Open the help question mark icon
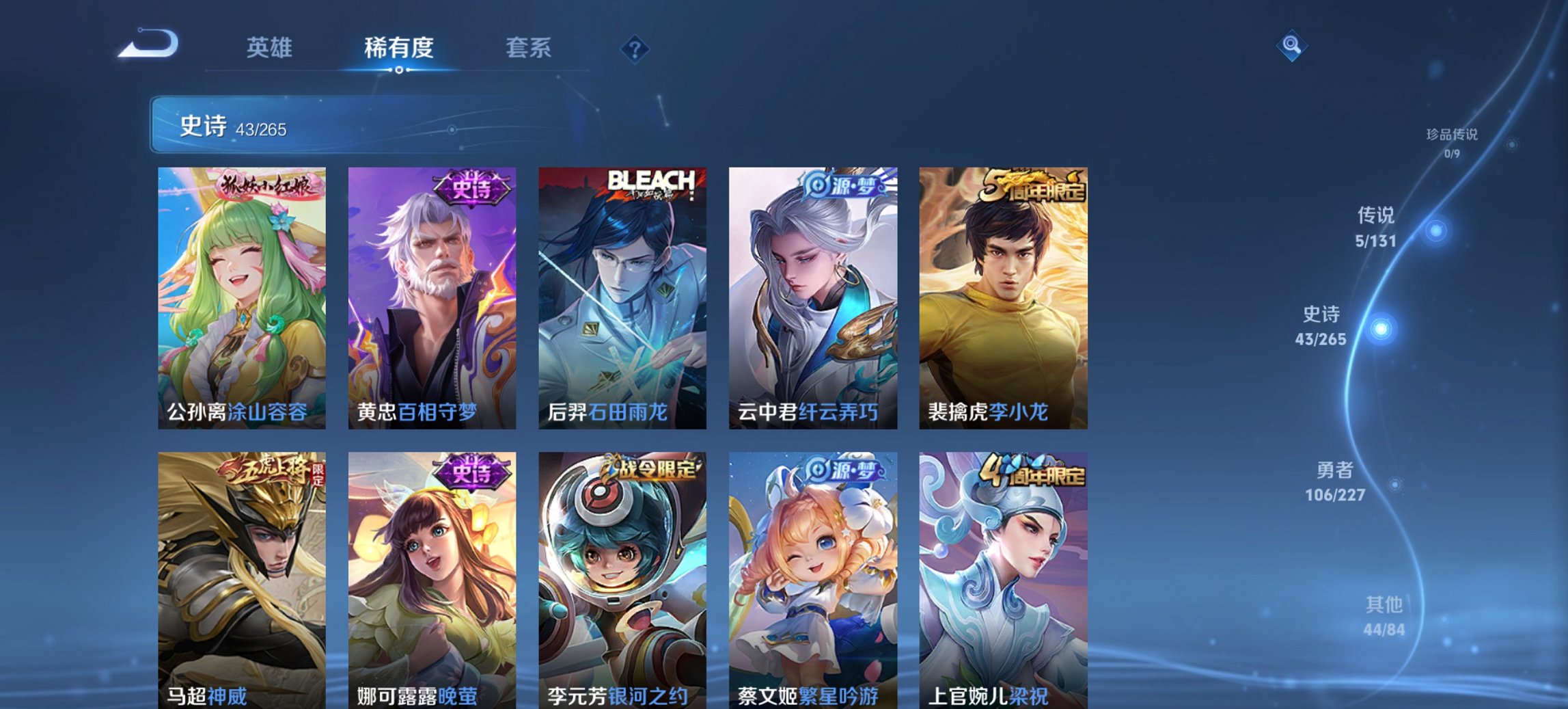The image size is (1568, 709). pos(636,48)
